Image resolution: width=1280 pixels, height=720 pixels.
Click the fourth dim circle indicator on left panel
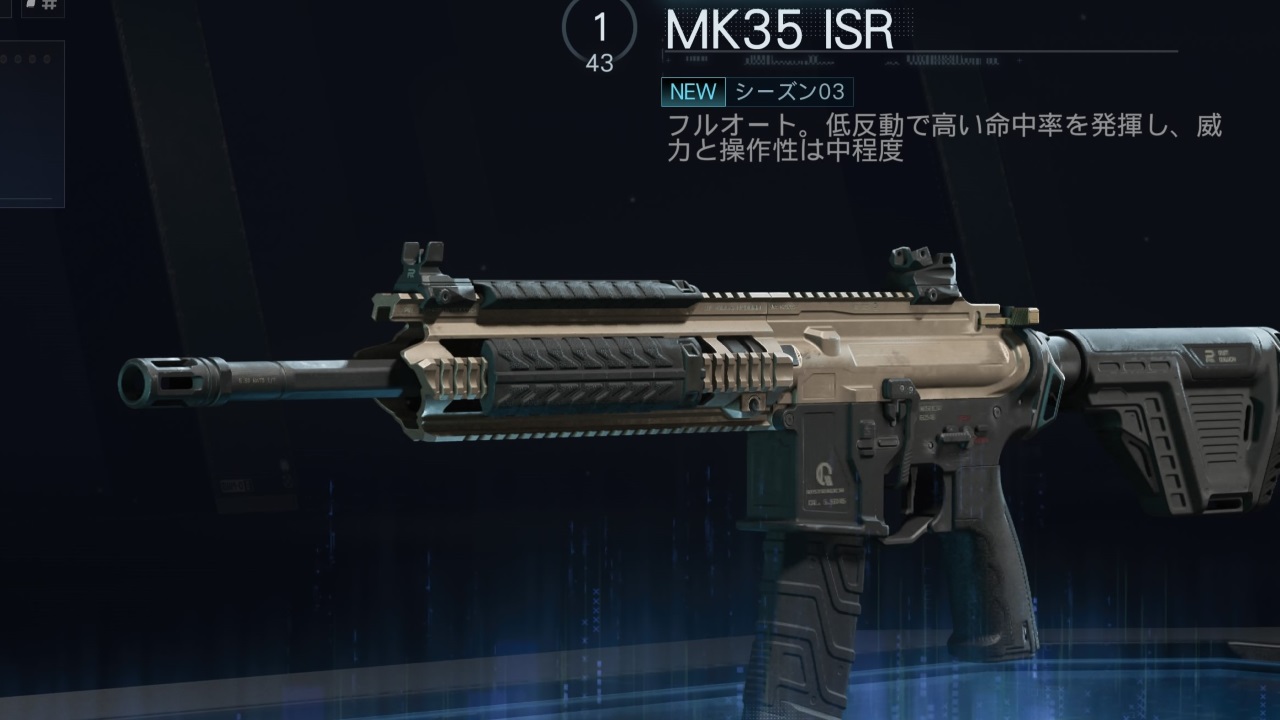coord(47,58)
